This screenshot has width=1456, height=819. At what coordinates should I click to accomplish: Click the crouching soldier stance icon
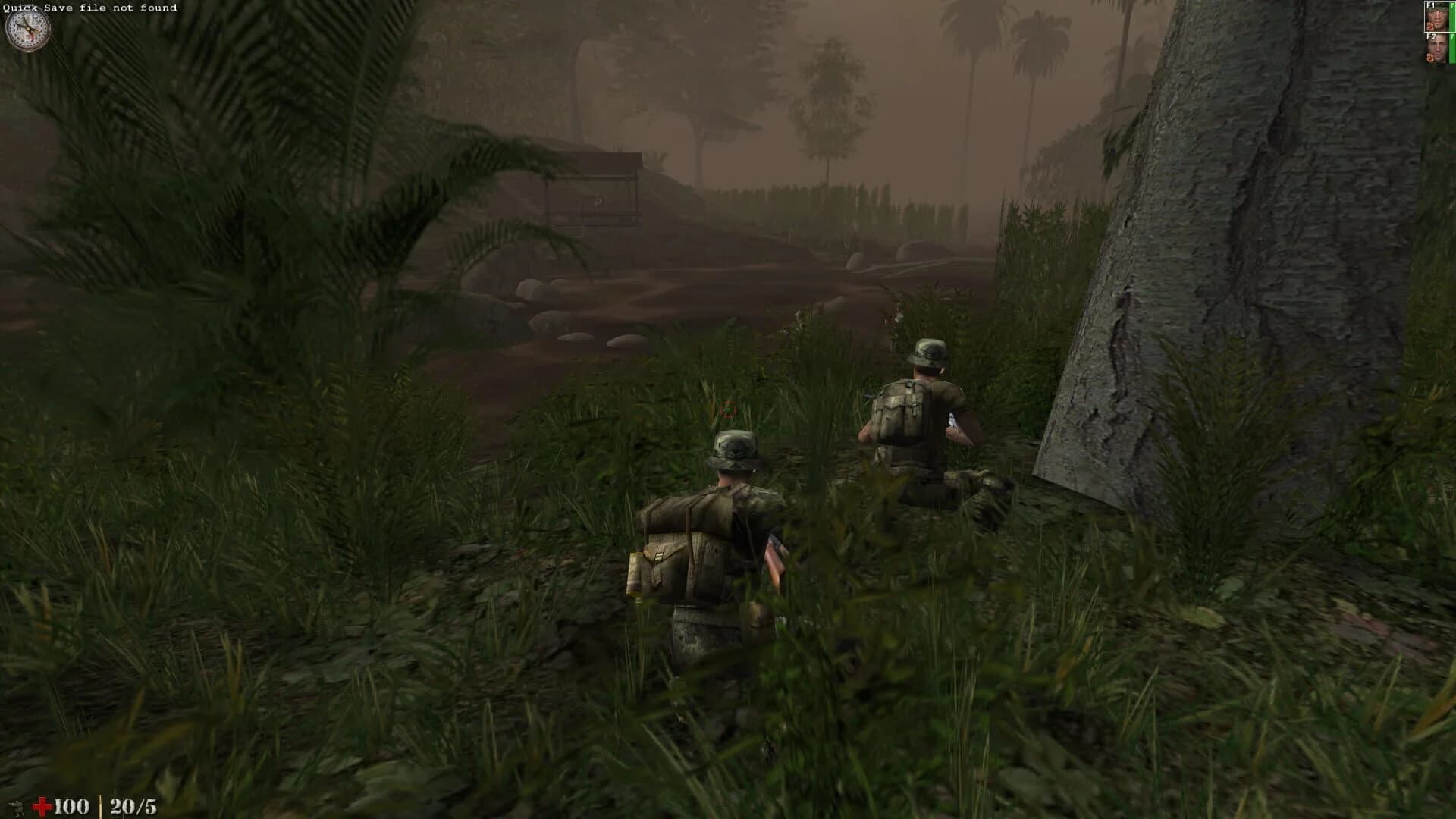click(15, 808)
